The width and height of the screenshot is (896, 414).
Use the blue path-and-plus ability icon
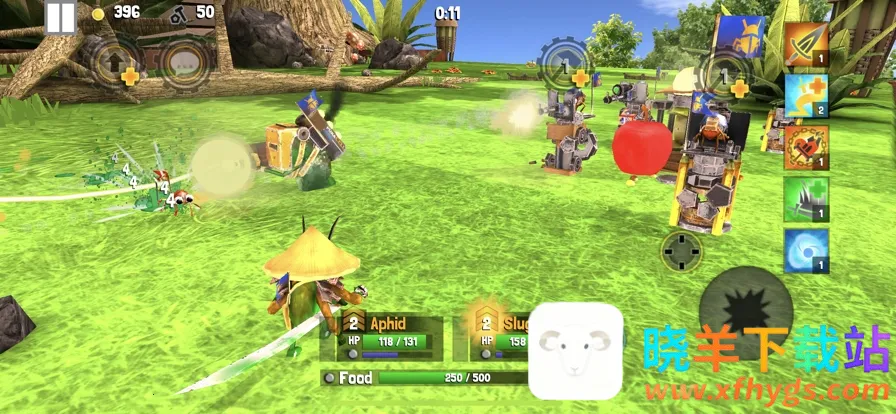(x=806, y=96)
